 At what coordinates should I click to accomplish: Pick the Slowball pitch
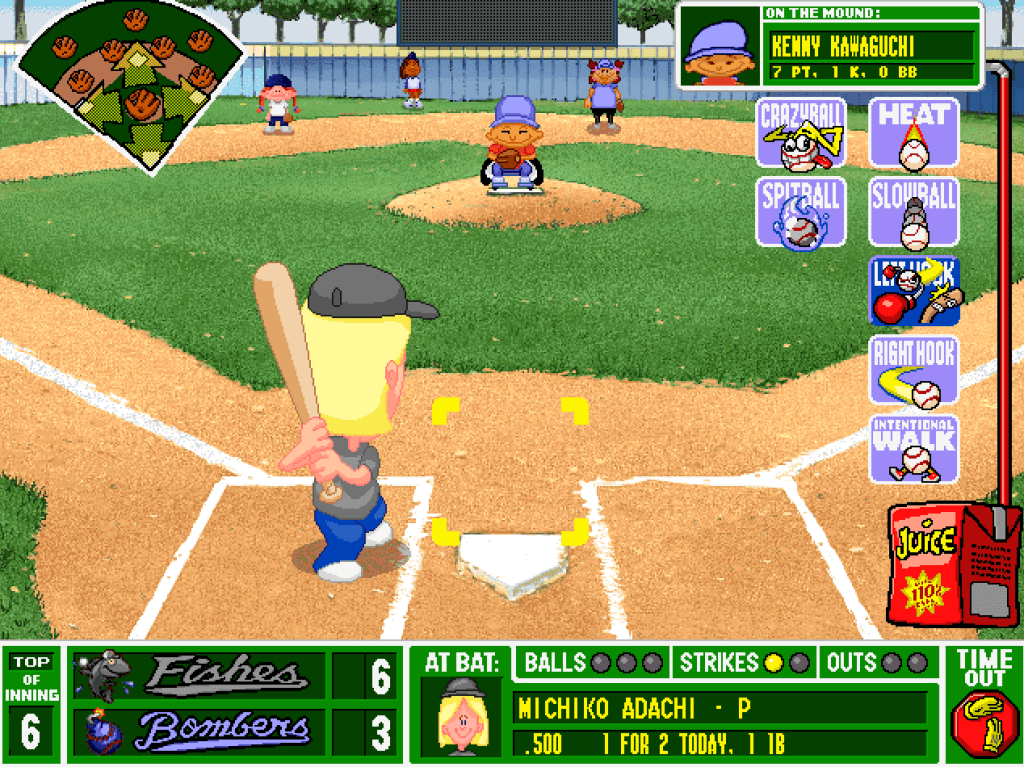point(913,212)
